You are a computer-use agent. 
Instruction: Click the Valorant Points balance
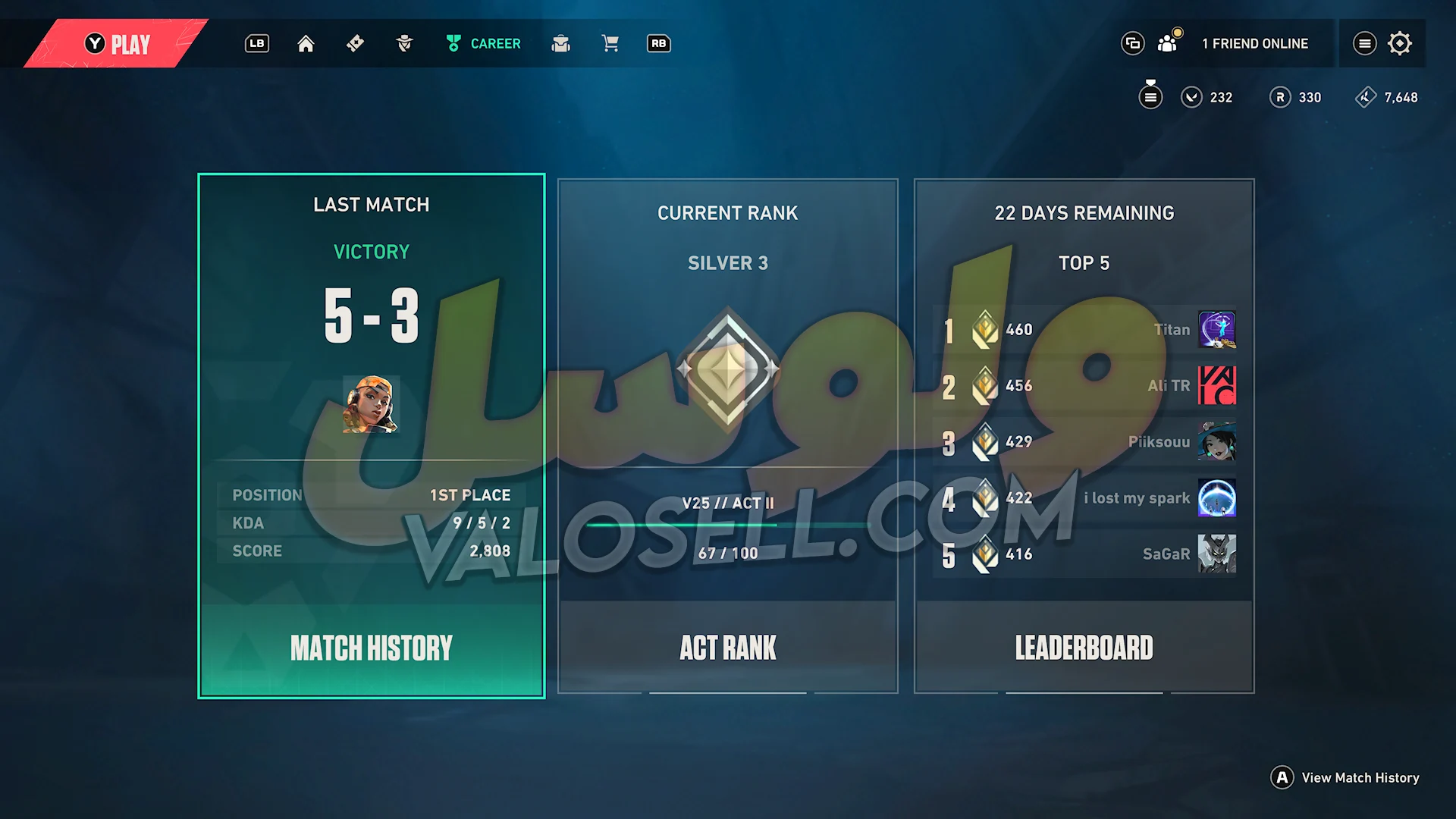click(x=1207, y=98)
